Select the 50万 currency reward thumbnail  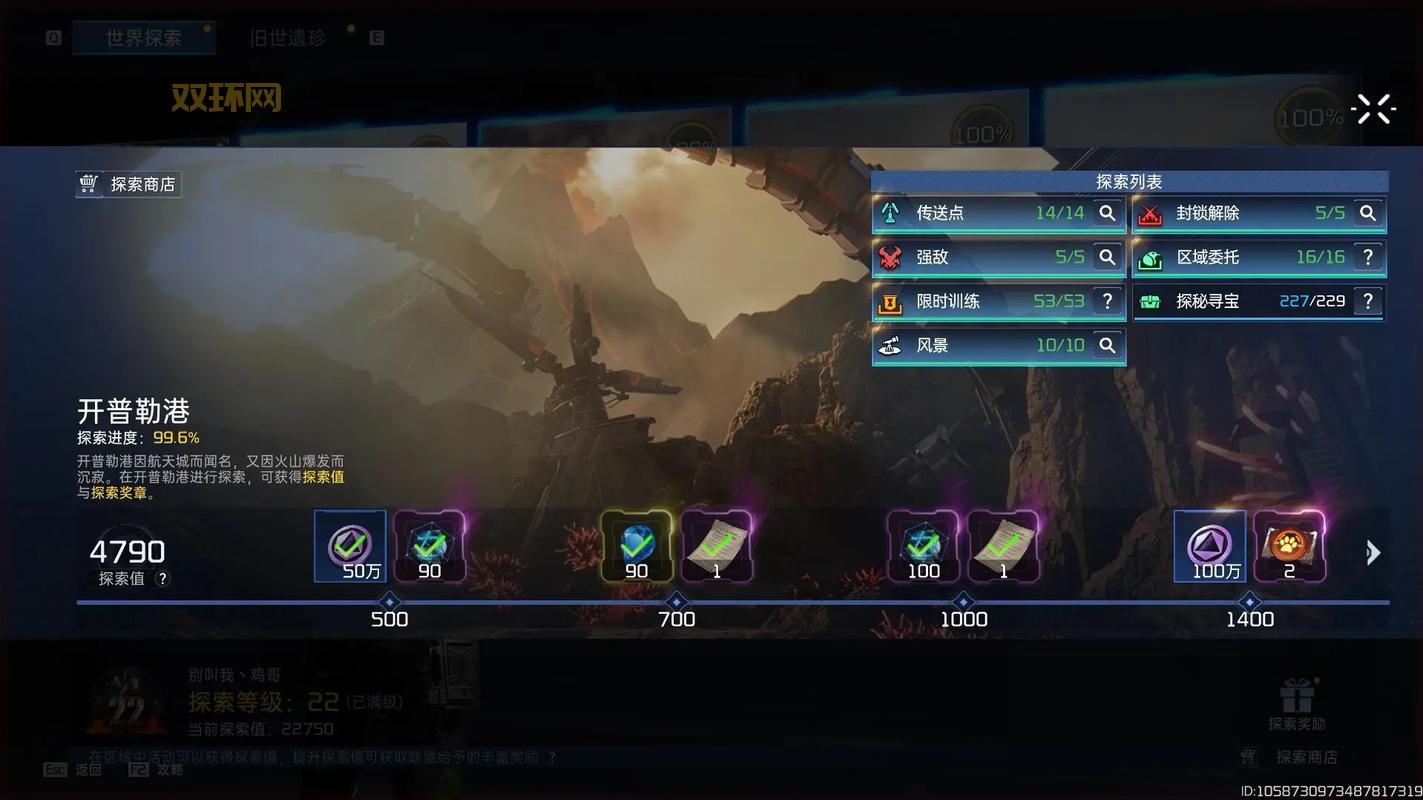coord(348,545)
